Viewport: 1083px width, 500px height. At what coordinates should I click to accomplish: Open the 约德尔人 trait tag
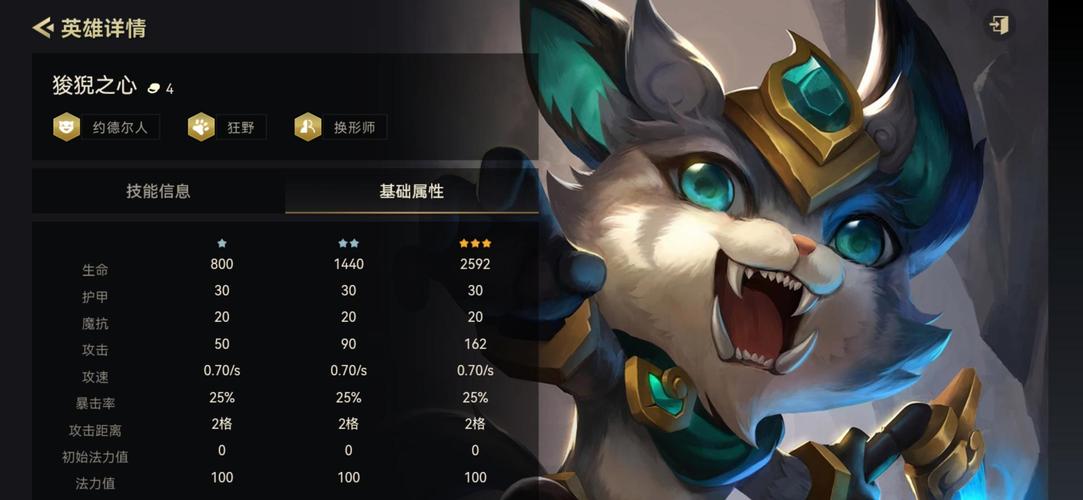pyautogui.click(x=107, y=127)
